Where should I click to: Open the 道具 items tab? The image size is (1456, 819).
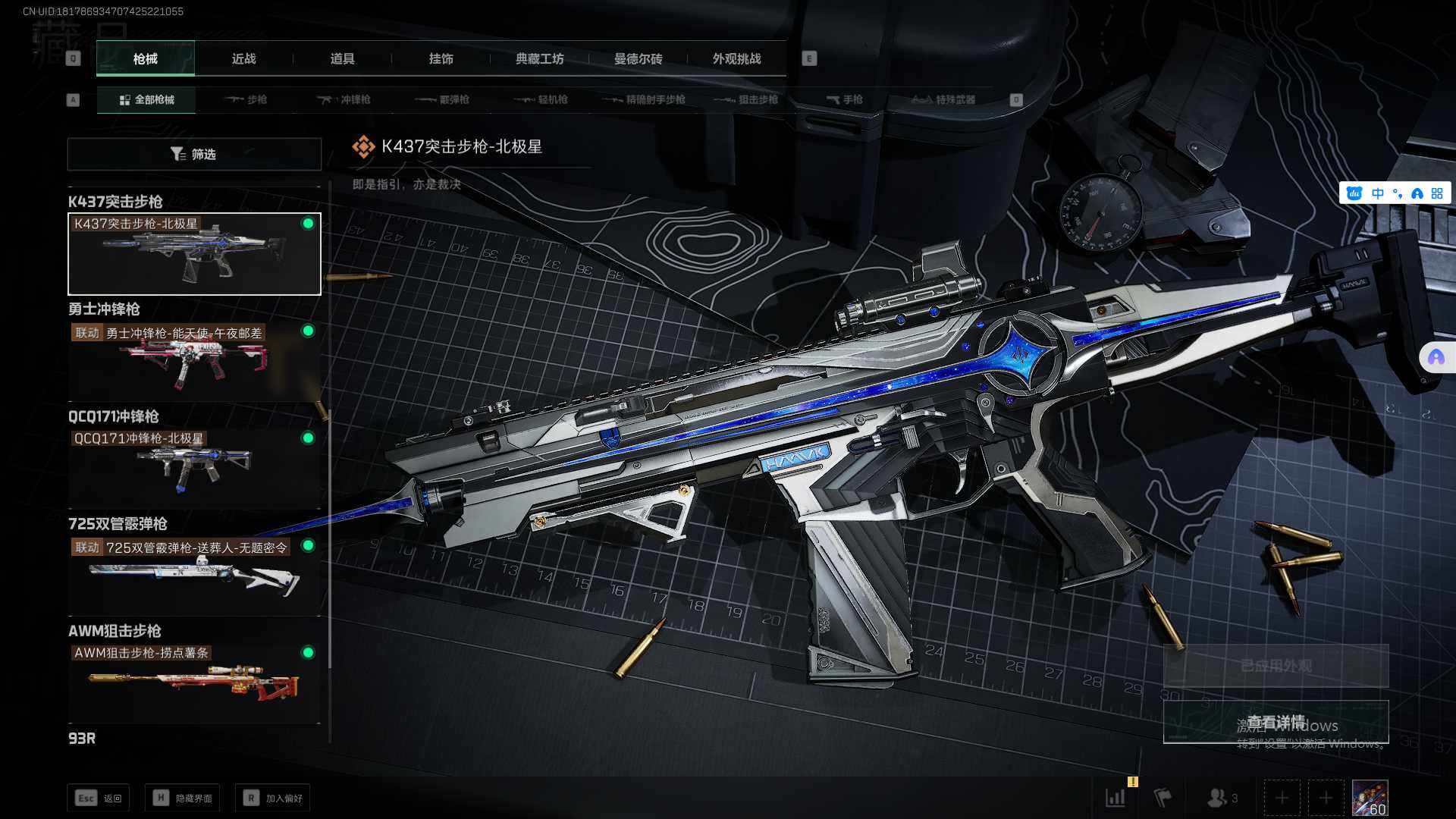click(342, 59)
